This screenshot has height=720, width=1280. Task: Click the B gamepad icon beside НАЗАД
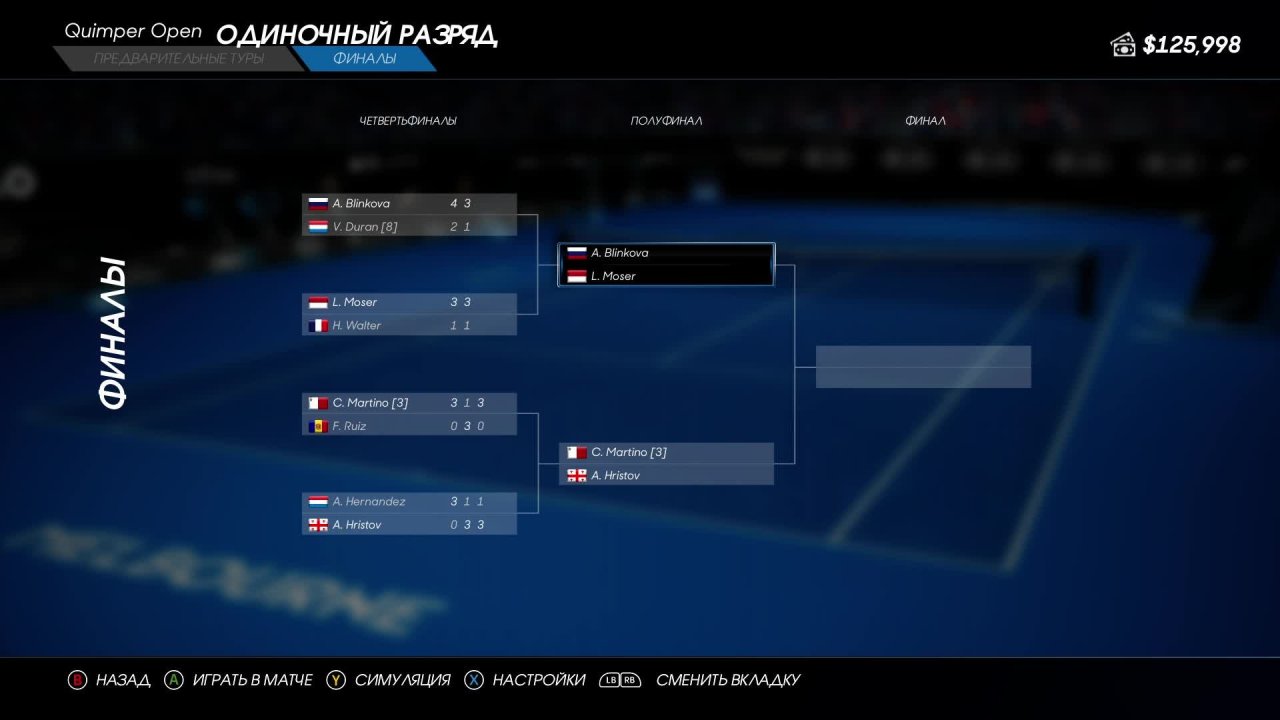pyautogui.click(x=77, y=679)
